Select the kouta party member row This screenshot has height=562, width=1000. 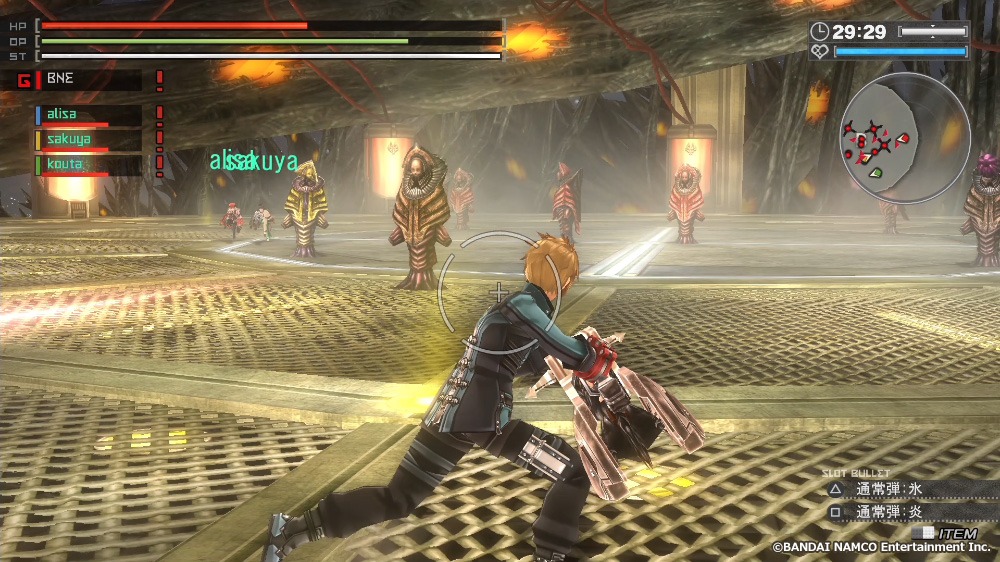[88, 164]
